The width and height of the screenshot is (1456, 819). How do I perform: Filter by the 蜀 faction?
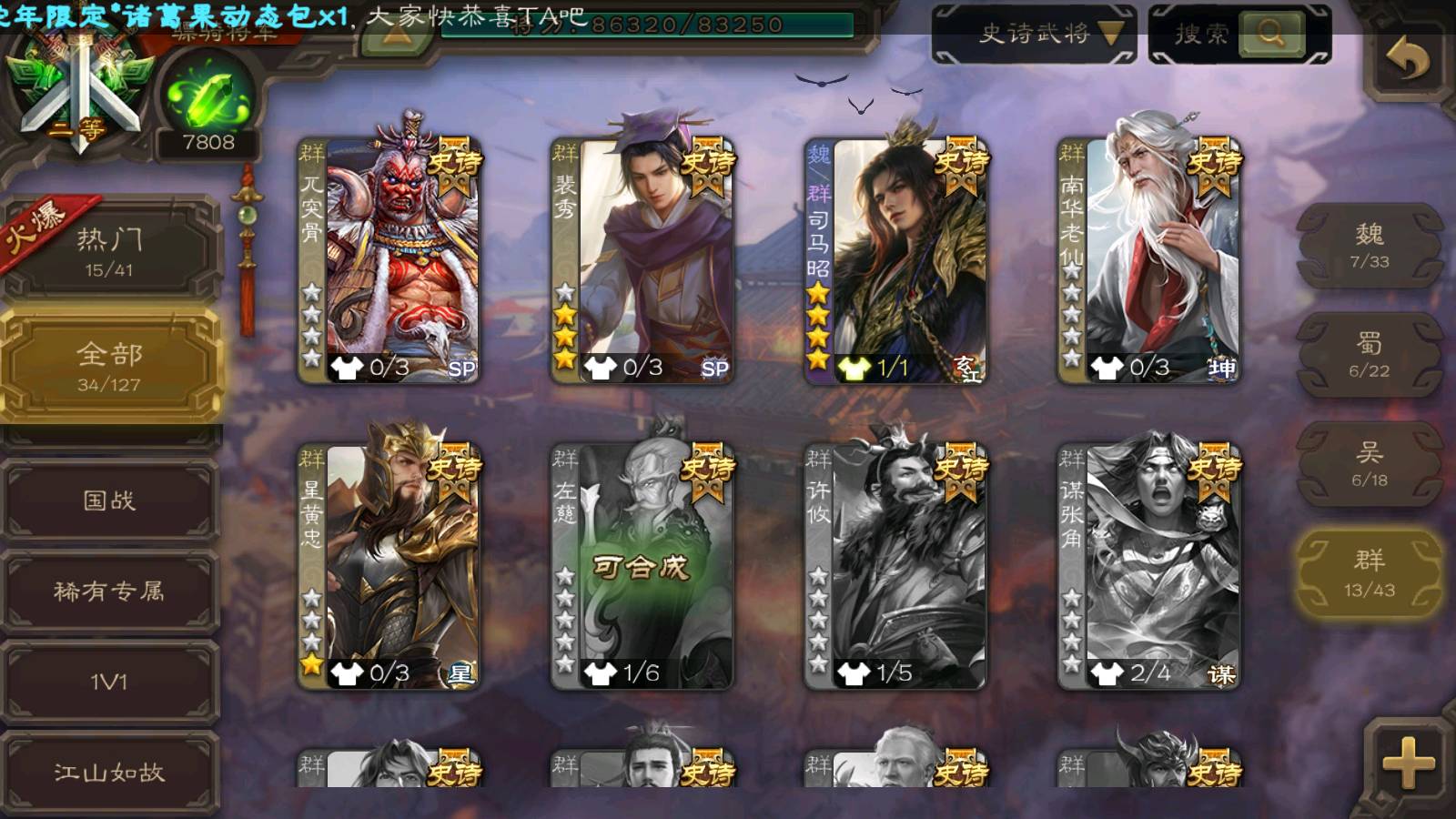(1369, 355)
